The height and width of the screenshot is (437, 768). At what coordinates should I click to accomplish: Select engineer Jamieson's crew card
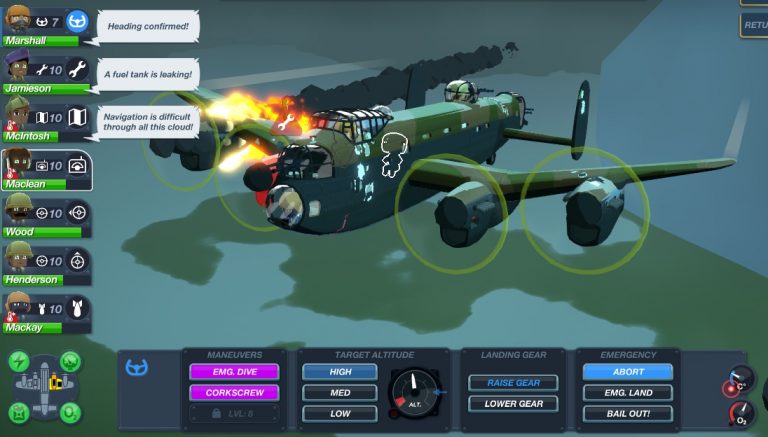(x=46, y=72)
